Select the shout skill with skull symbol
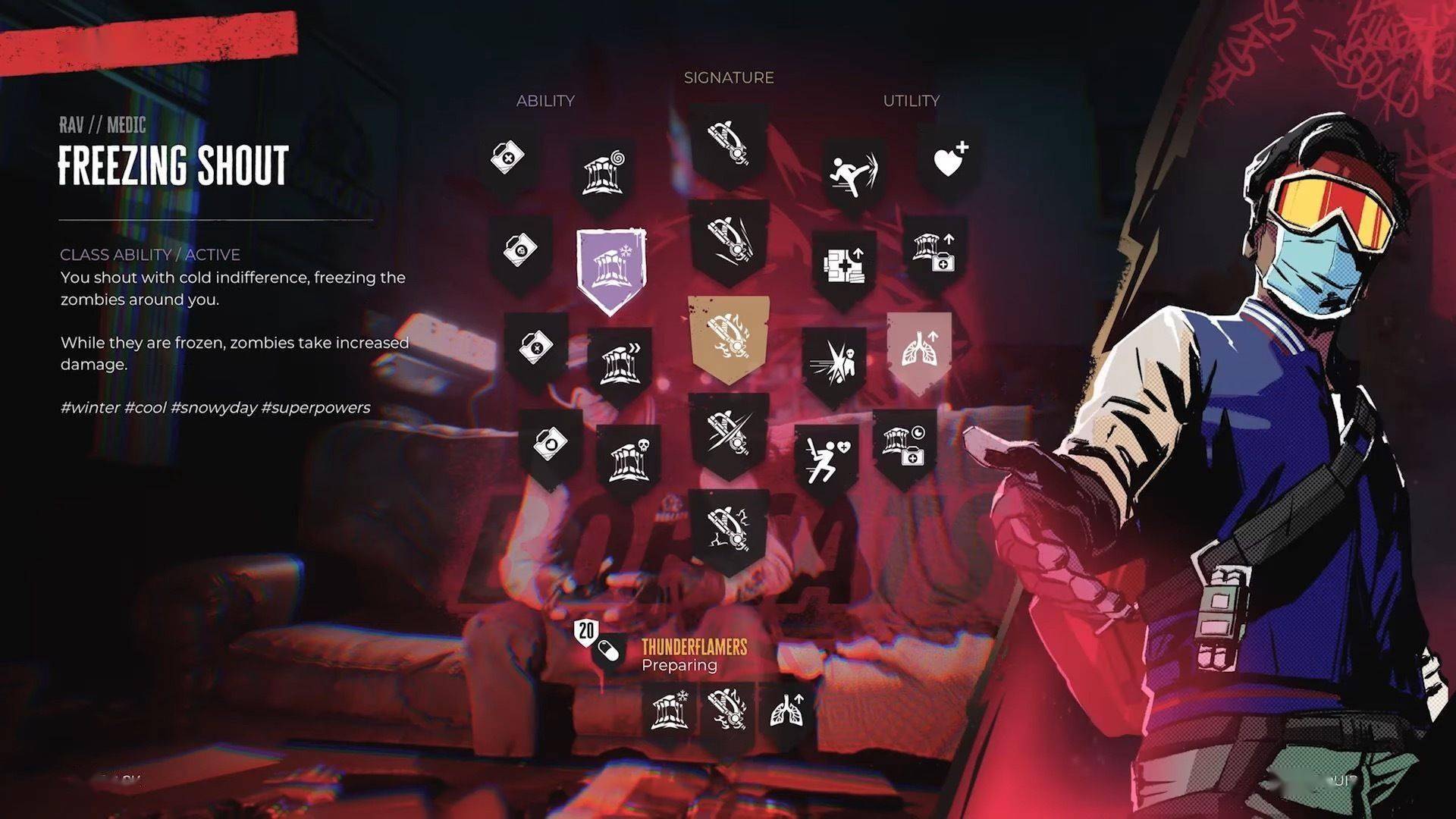Image resolution: width=1456 pixels, height=819 pixels. click(x=629, y=457)
